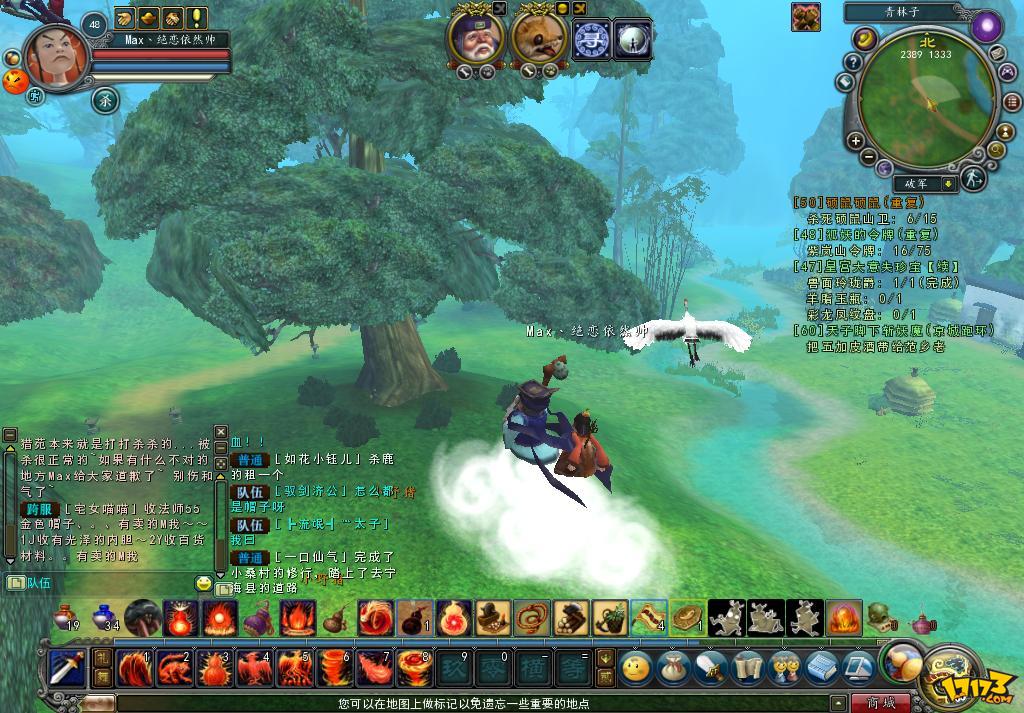1024x713 pixels.
Task: Open the 破军 dropdown below minimap
Action: 948,184
